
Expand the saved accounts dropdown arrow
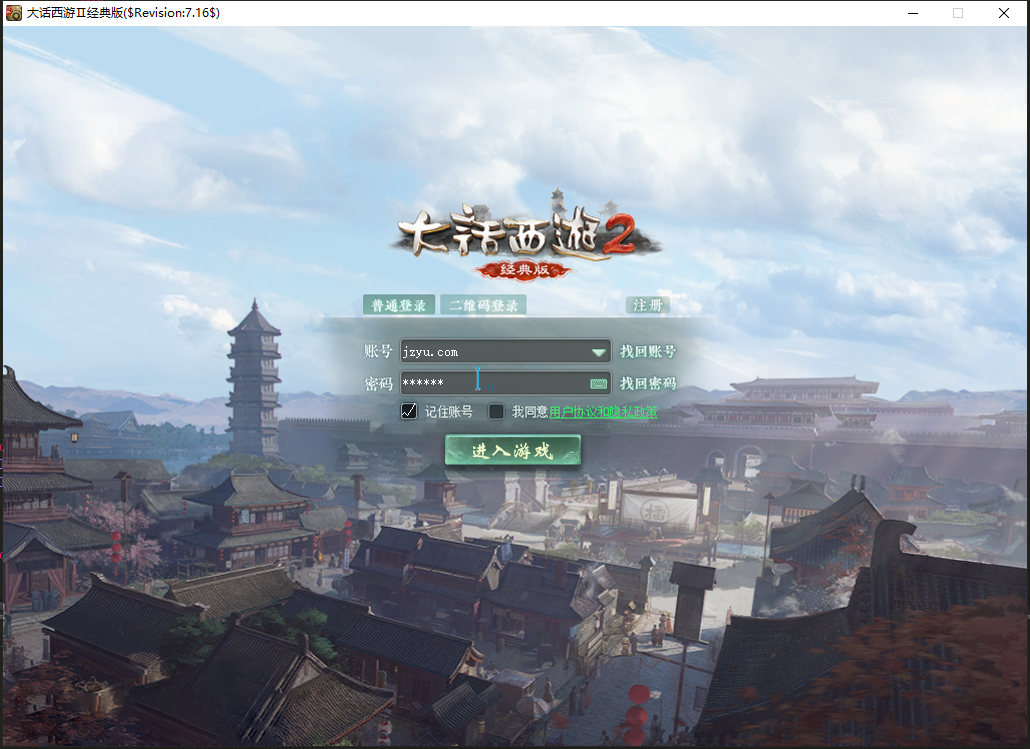[x=599, y=352]
